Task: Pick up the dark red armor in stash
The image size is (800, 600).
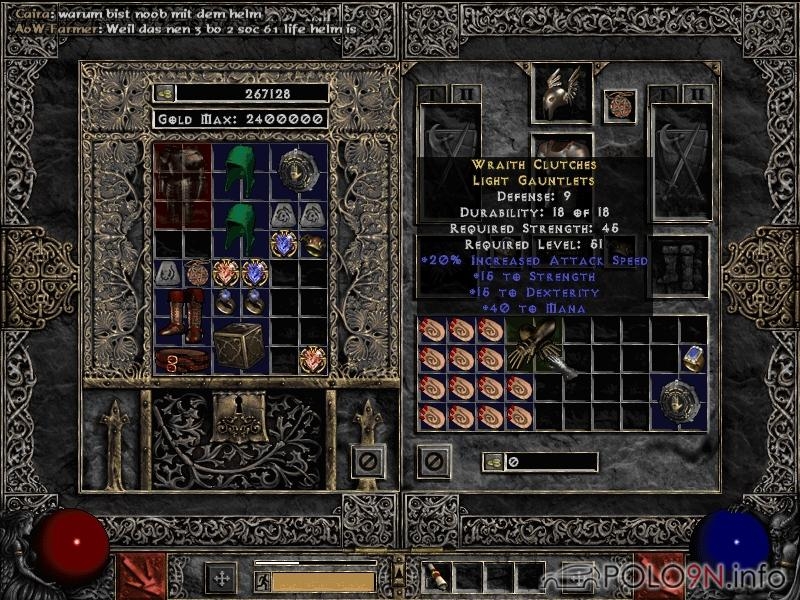Action: [182, 185]
